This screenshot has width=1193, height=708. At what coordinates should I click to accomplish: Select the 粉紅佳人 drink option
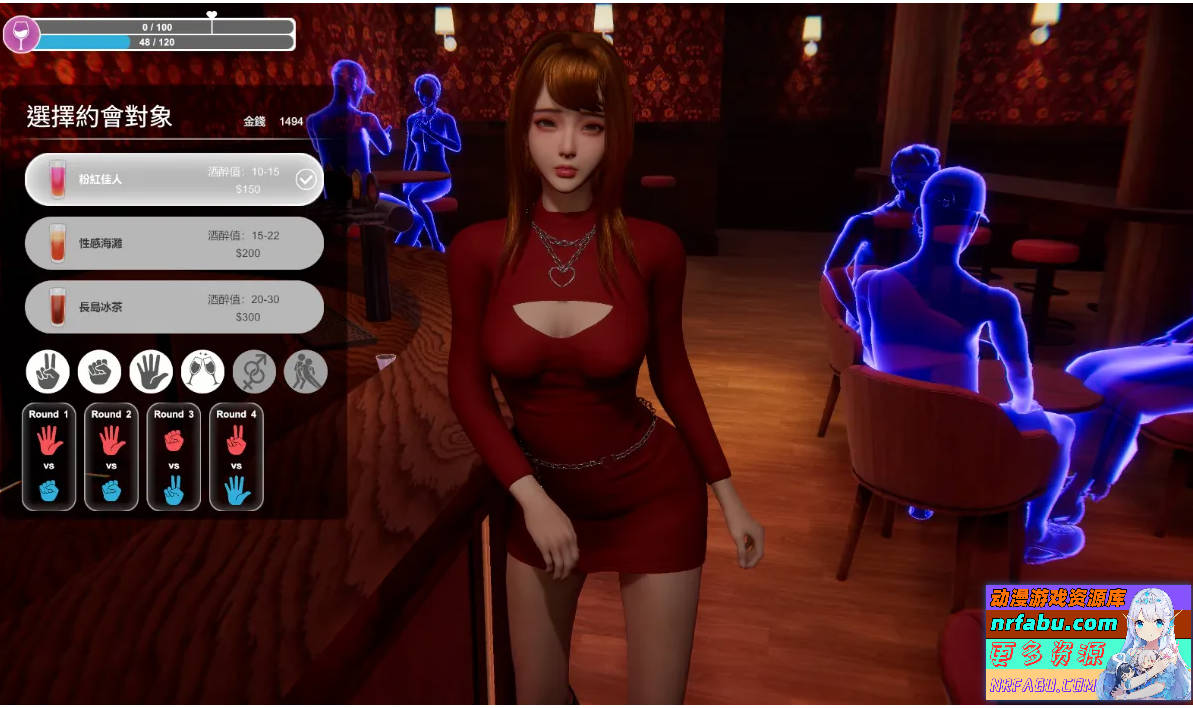[174, 179]
